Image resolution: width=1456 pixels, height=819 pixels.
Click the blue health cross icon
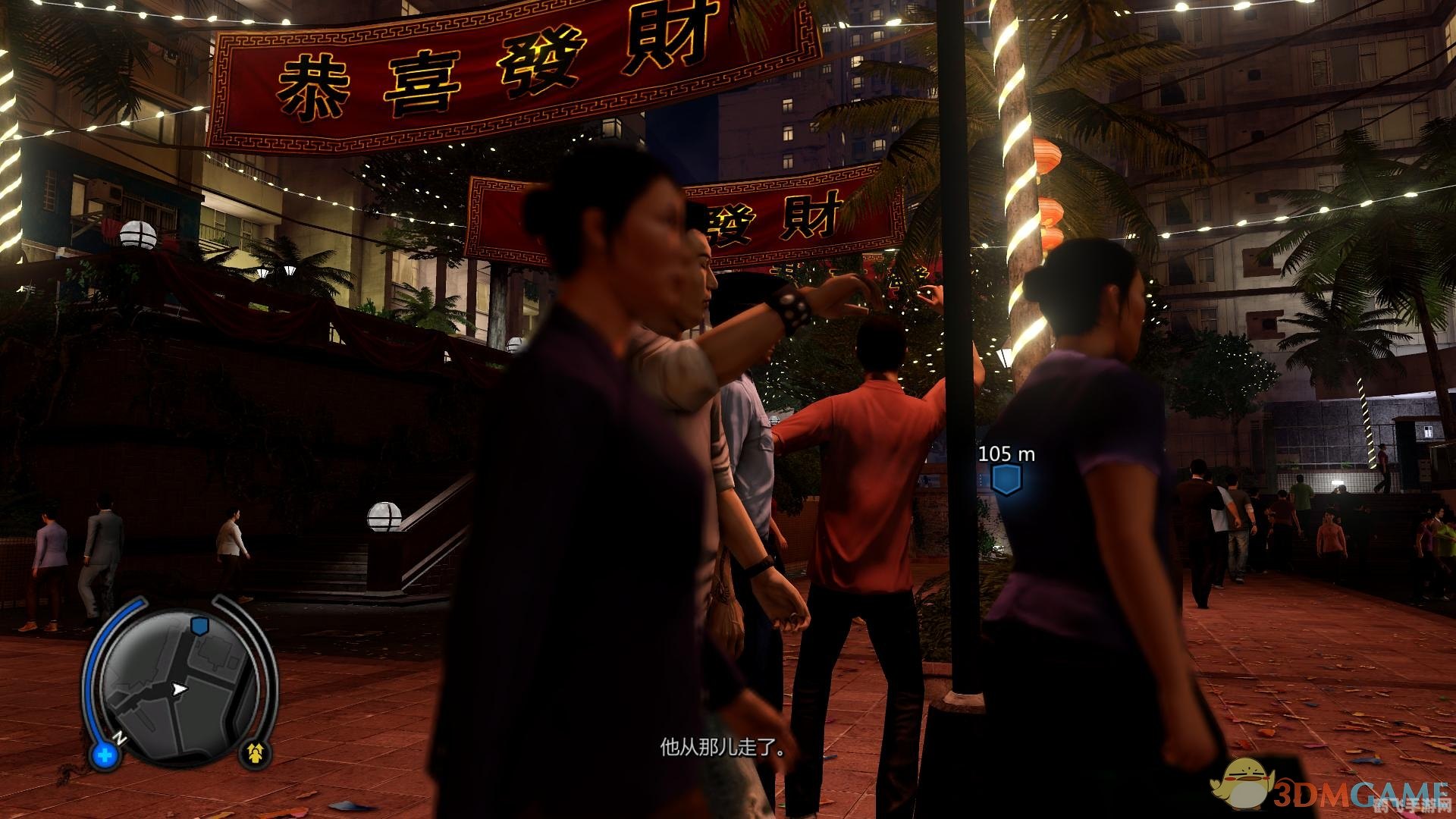click(x=105, y=755)
